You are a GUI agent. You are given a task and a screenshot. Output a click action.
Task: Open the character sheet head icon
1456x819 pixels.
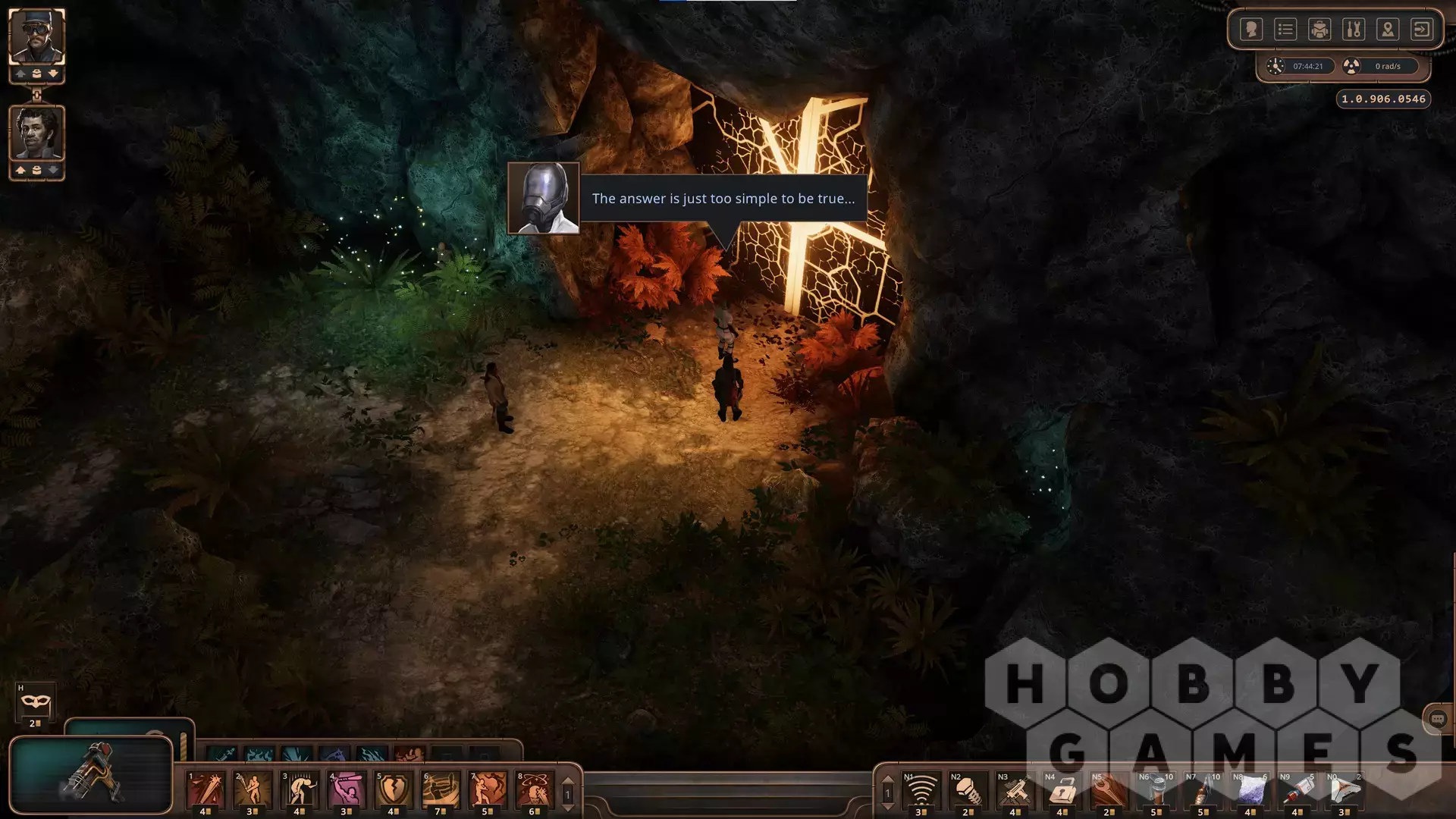coord(1251,30)
